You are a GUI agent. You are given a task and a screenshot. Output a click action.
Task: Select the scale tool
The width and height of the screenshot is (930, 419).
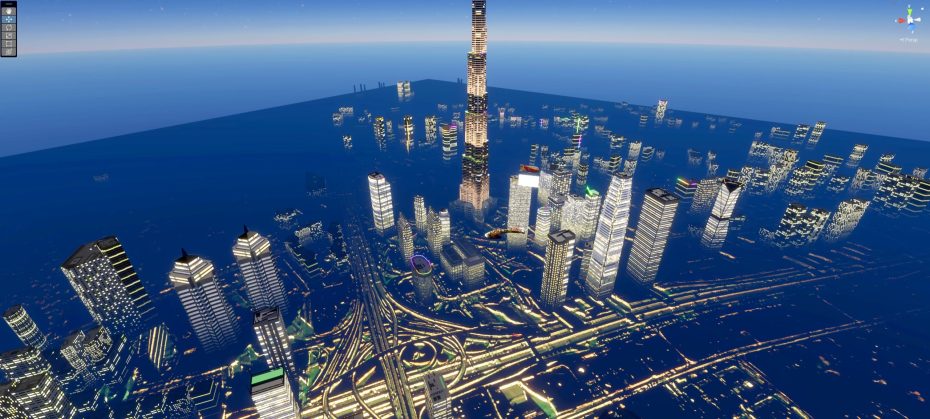point(8,35)
